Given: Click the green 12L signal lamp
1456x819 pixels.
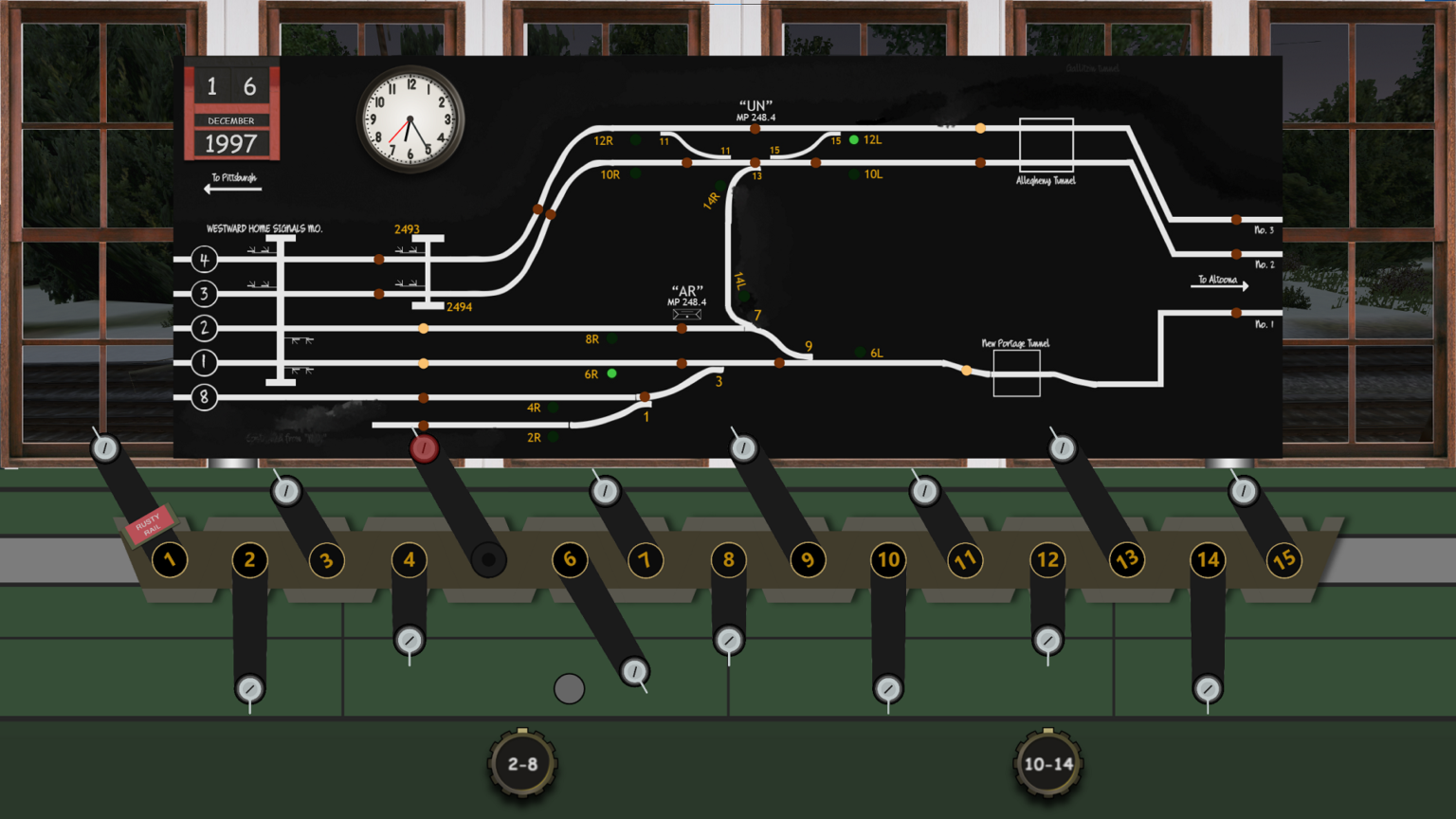Looking at the screenshot, I should pos(854,139).
